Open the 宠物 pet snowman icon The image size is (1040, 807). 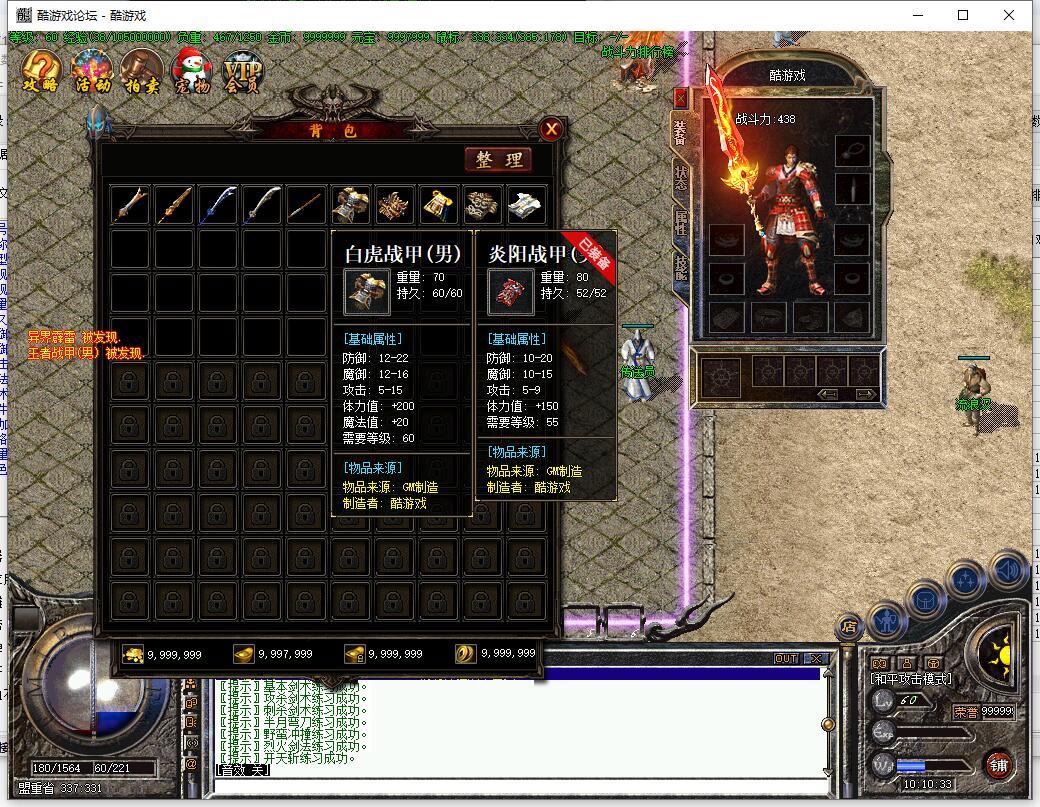pos(191,72)
